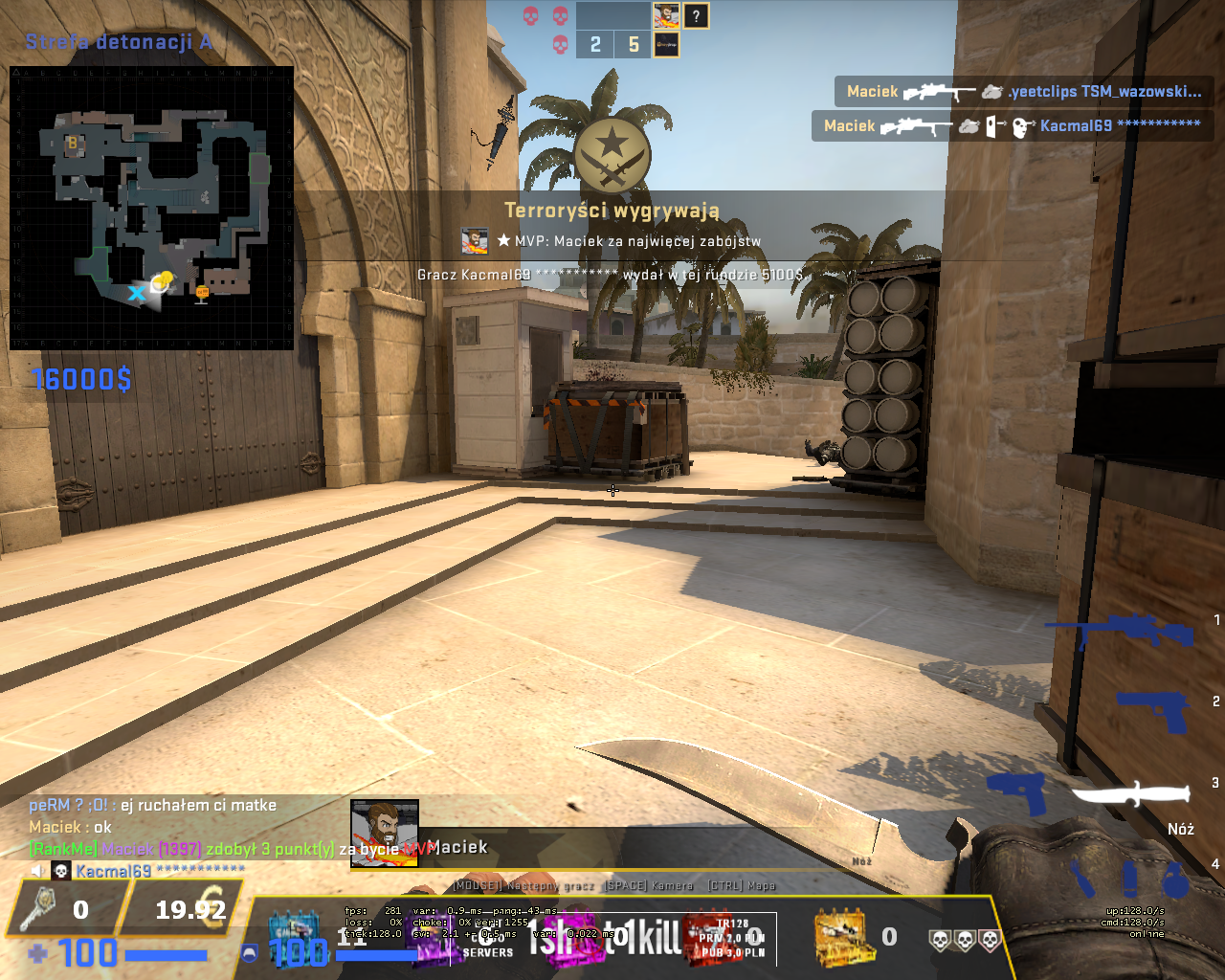Open Maciek's spectated player portrait
Viewport: 1225px width, 980px height.
click(384, 834)
